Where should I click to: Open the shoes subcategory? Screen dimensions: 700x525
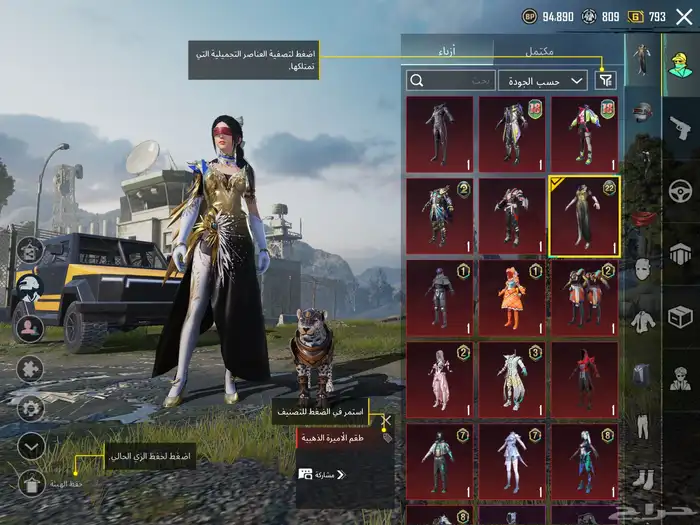pos(643,480)
